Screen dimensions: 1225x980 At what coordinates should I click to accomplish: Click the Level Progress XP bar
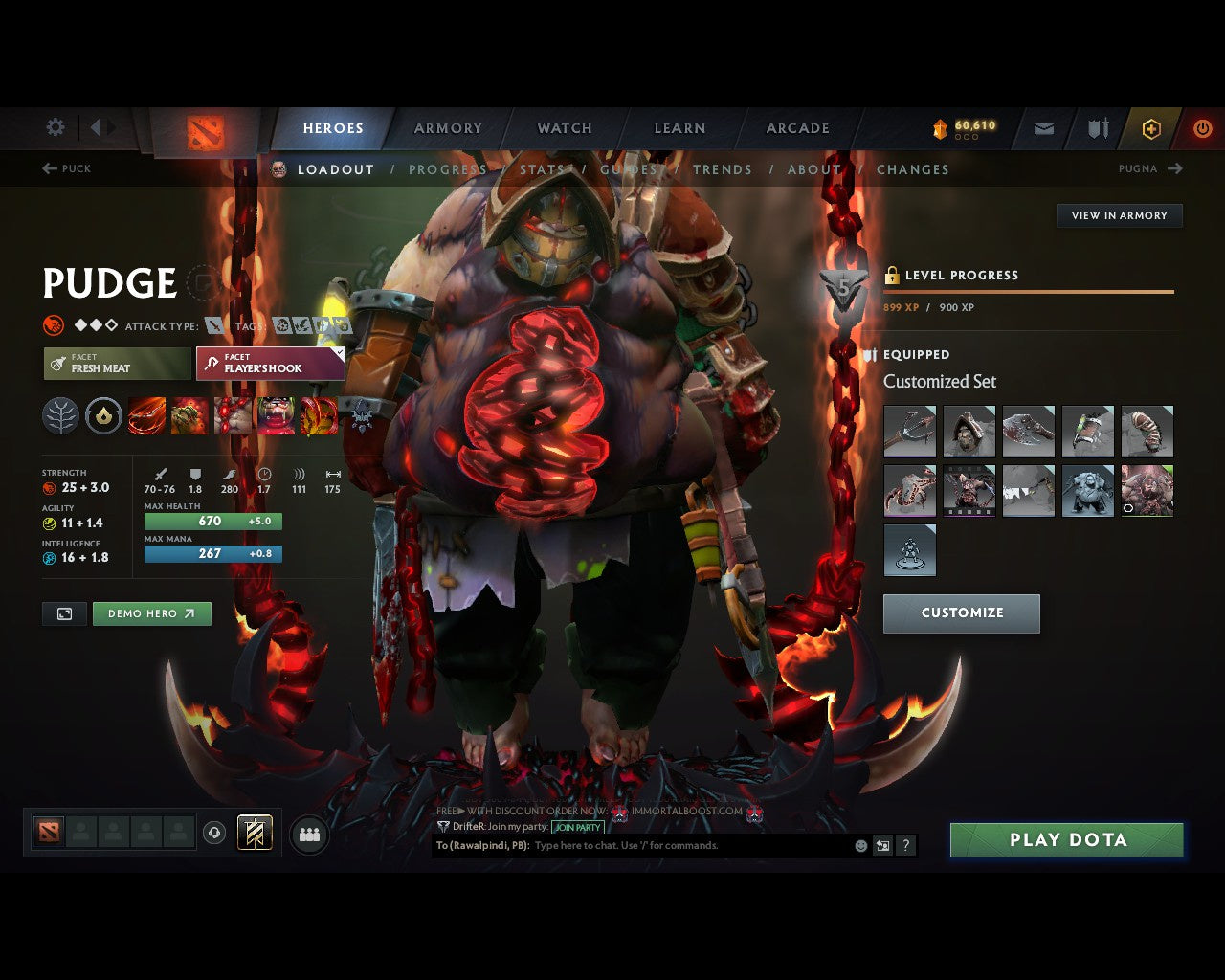click(x=1029, y=291)
